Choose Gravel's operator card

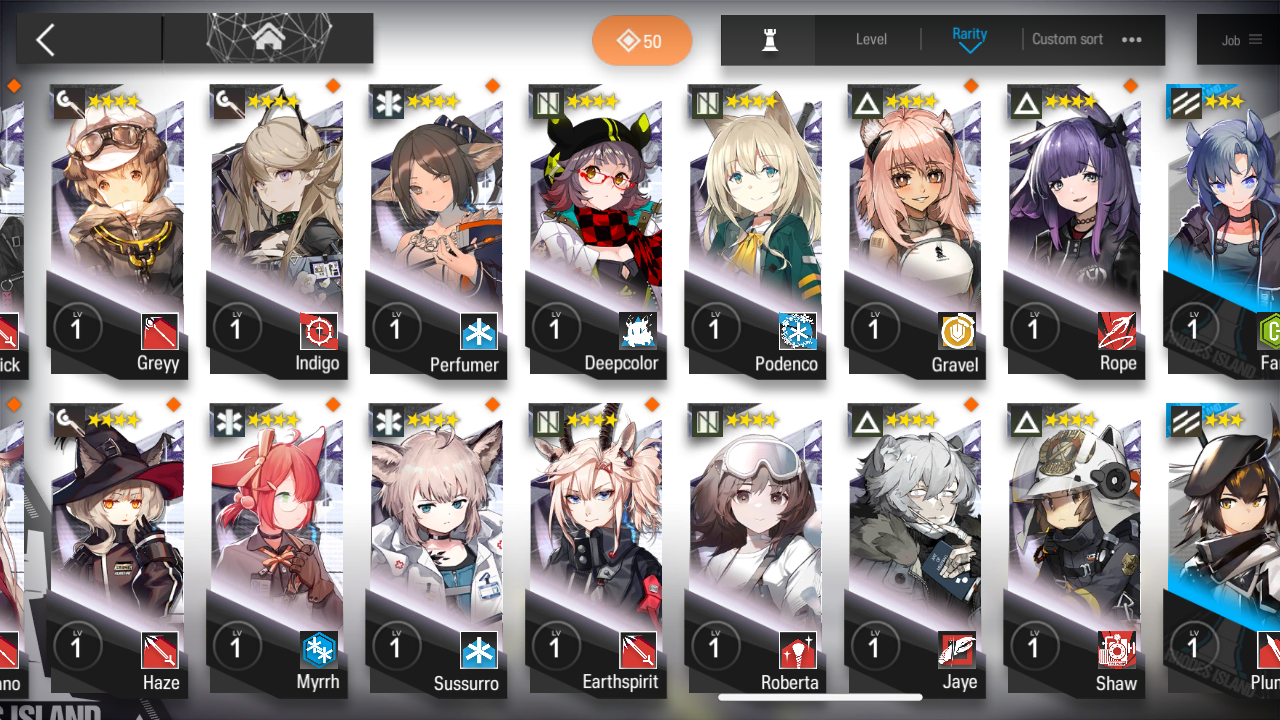click(915, 230)
